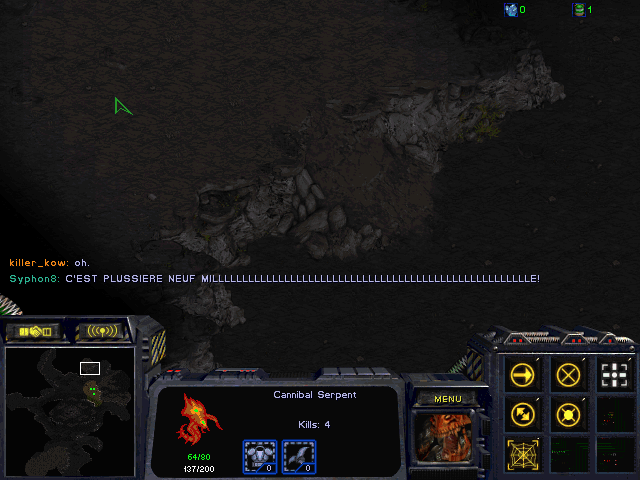Inspect the armor upgrade icon

tap(259, 456)
